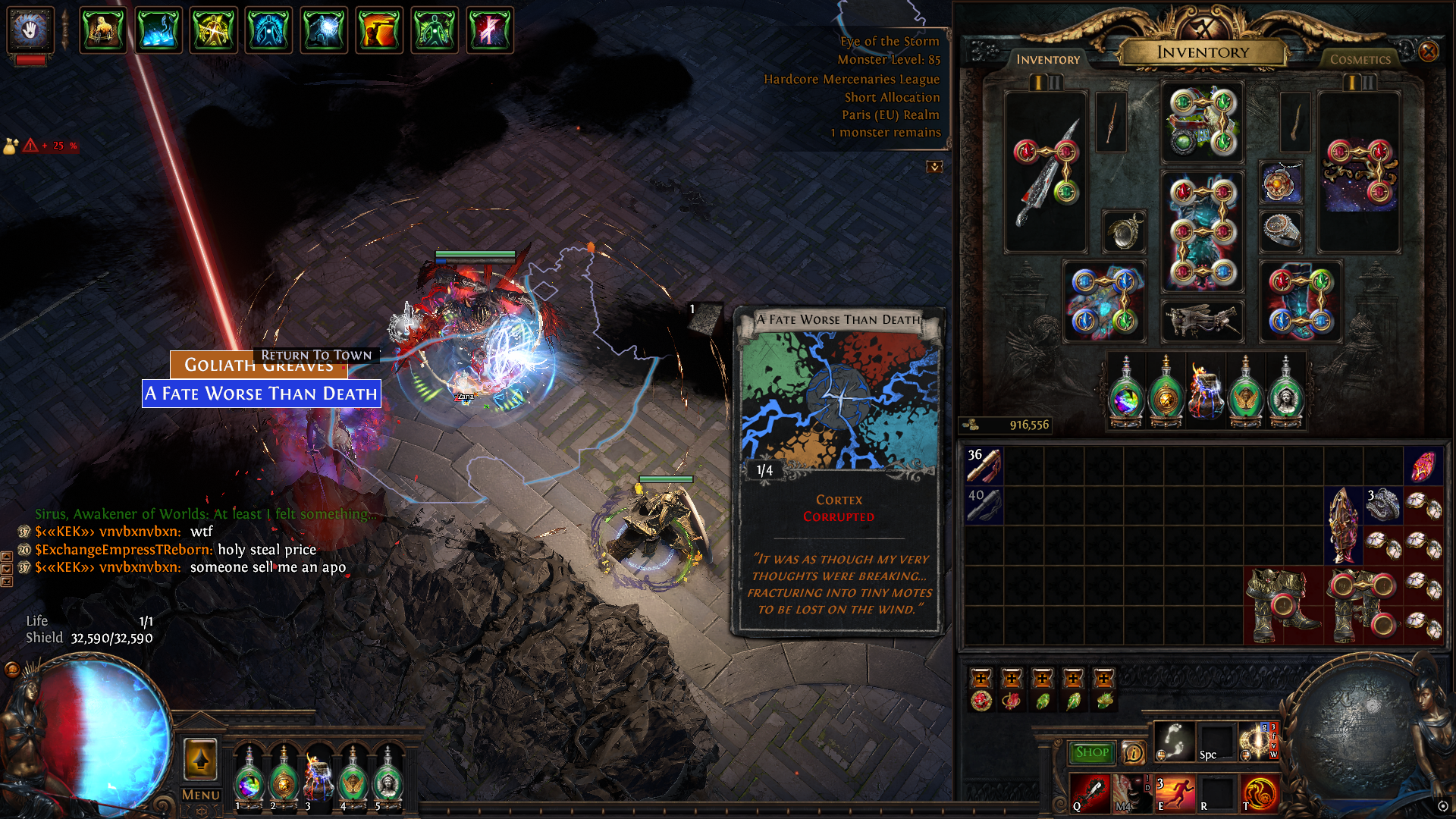1456x819 pixels.
Task: Open the Shop
Action: click(1091, 752)
